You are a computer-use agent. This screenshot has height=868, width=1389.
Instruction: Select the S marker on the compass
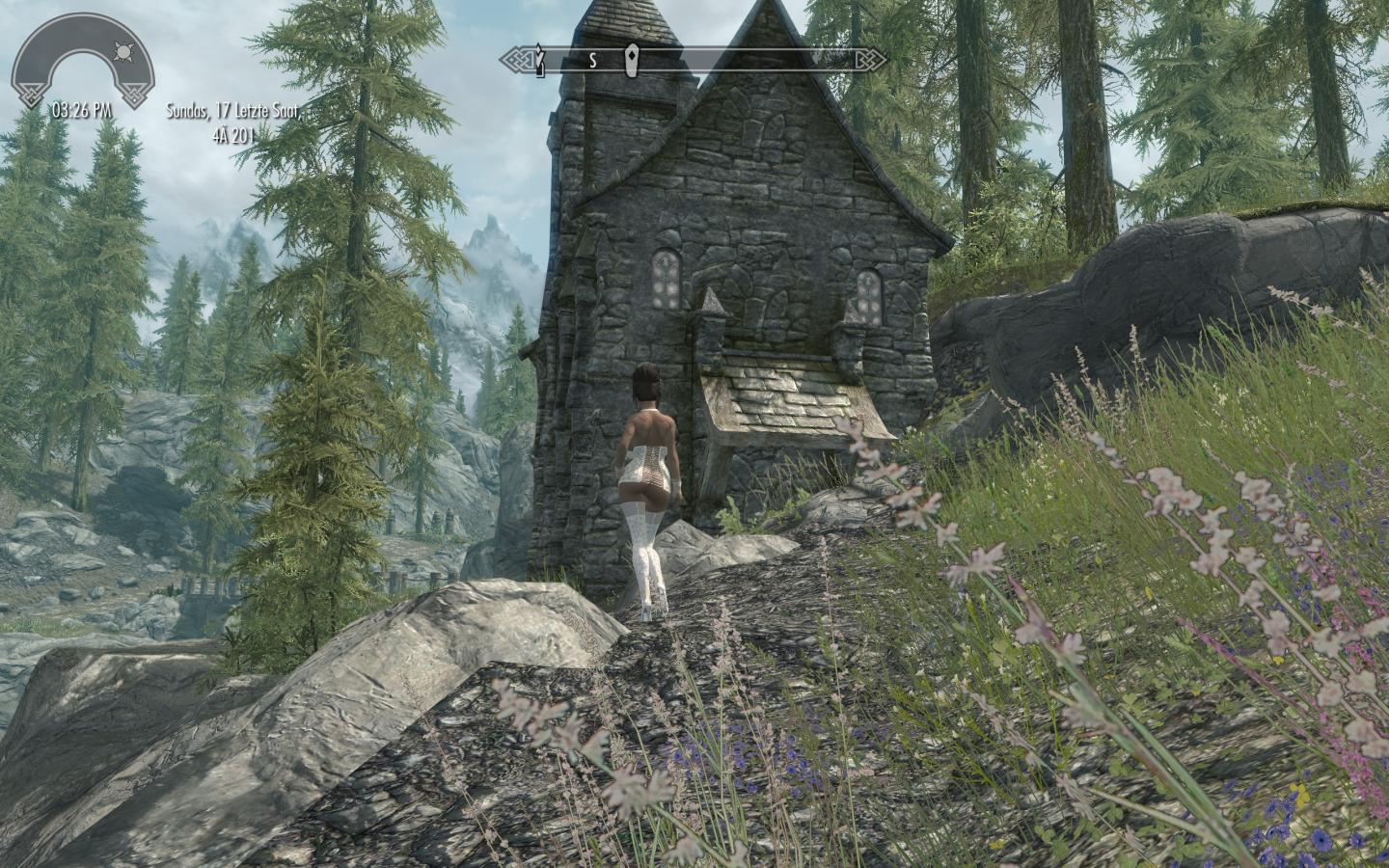pos(592,59)
